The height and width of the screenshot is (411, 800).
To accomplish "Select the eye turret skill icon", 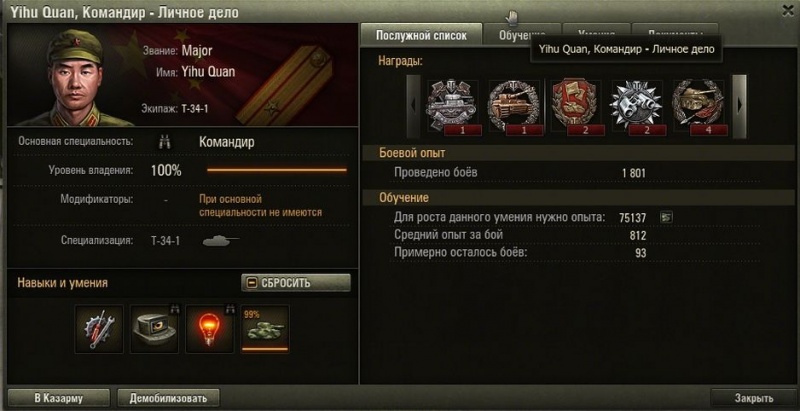I will pos(154,329).
